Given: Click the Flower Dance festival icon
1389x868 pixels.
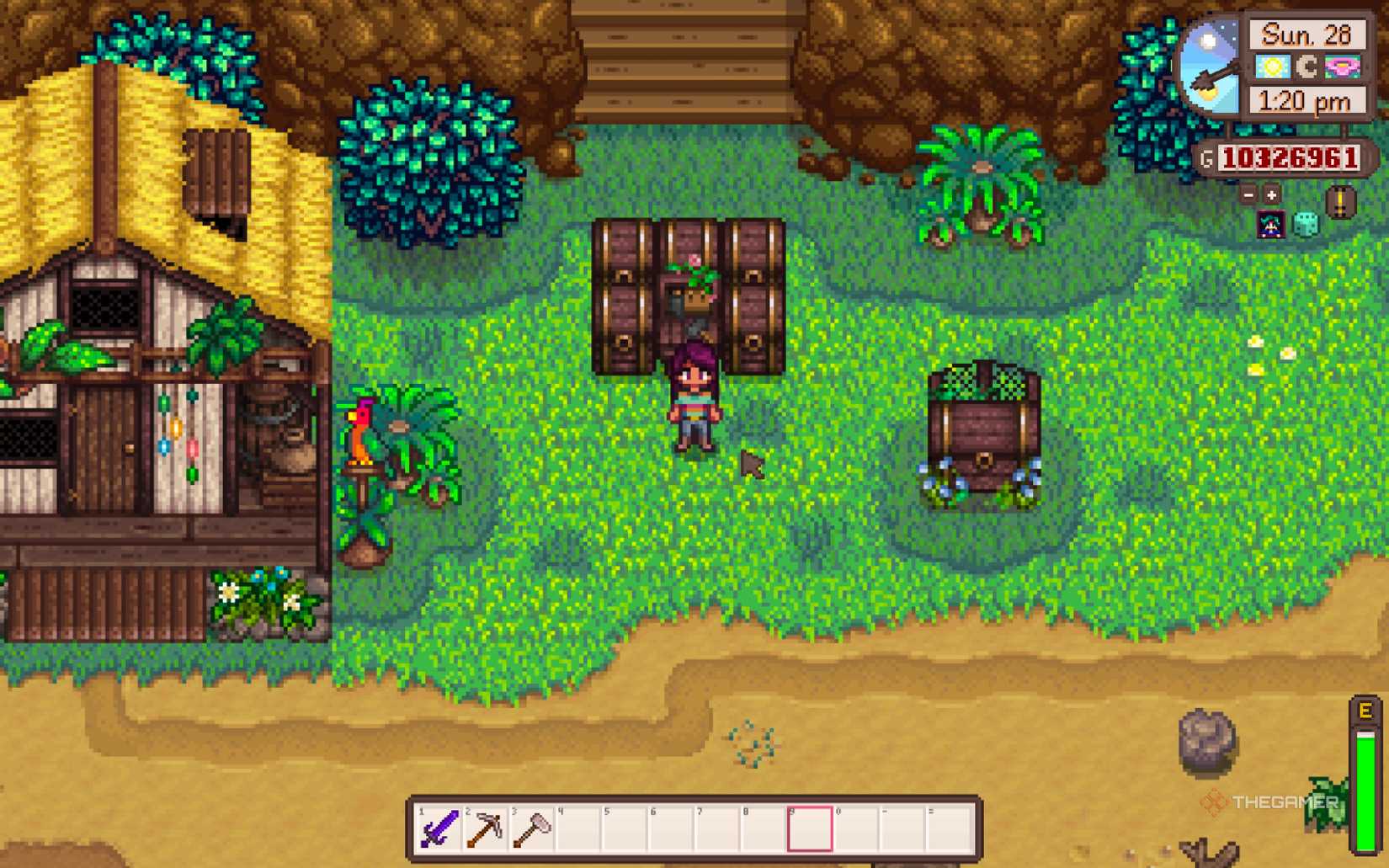Looking at the screenshot, I should coord(1344,67).
